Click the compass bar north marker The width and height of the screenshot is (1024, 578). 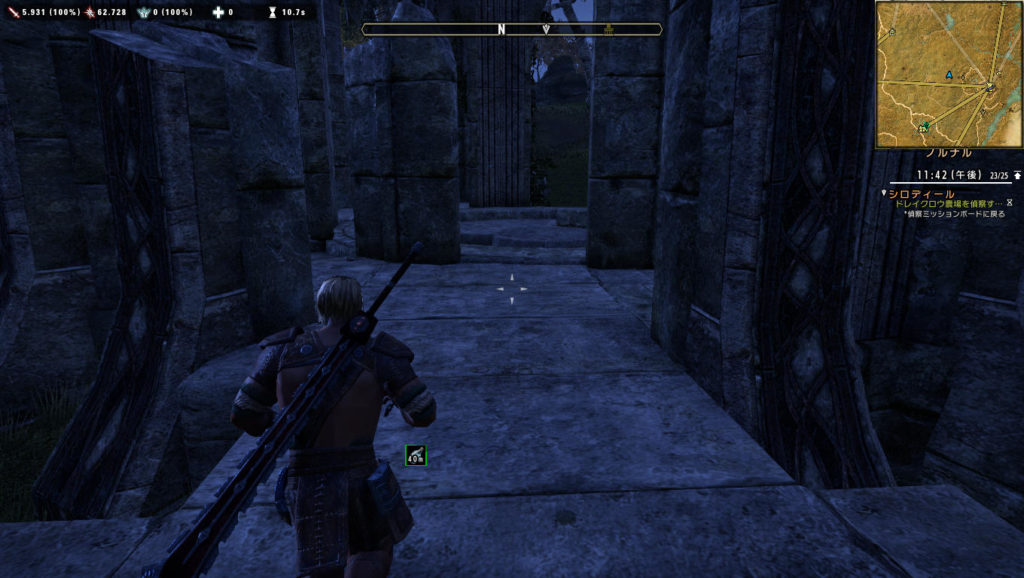click(x=501, y=30)
